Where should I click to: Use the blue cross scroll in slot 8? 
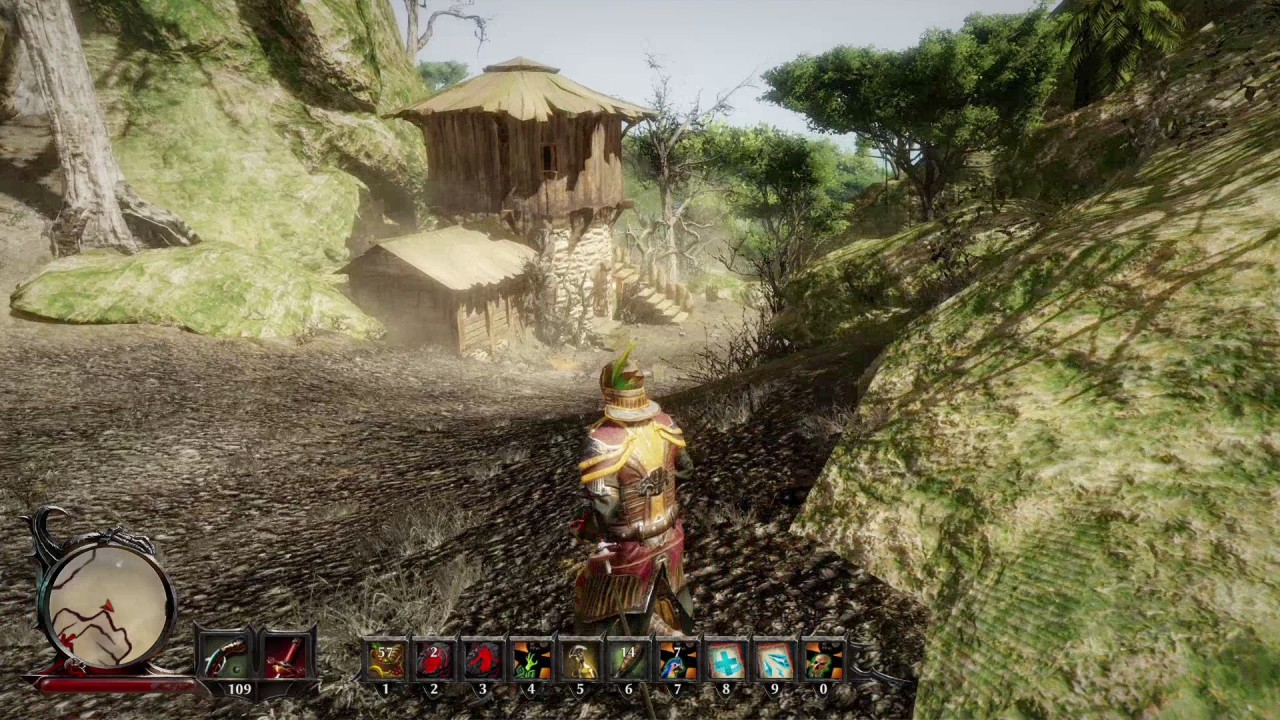726,661
